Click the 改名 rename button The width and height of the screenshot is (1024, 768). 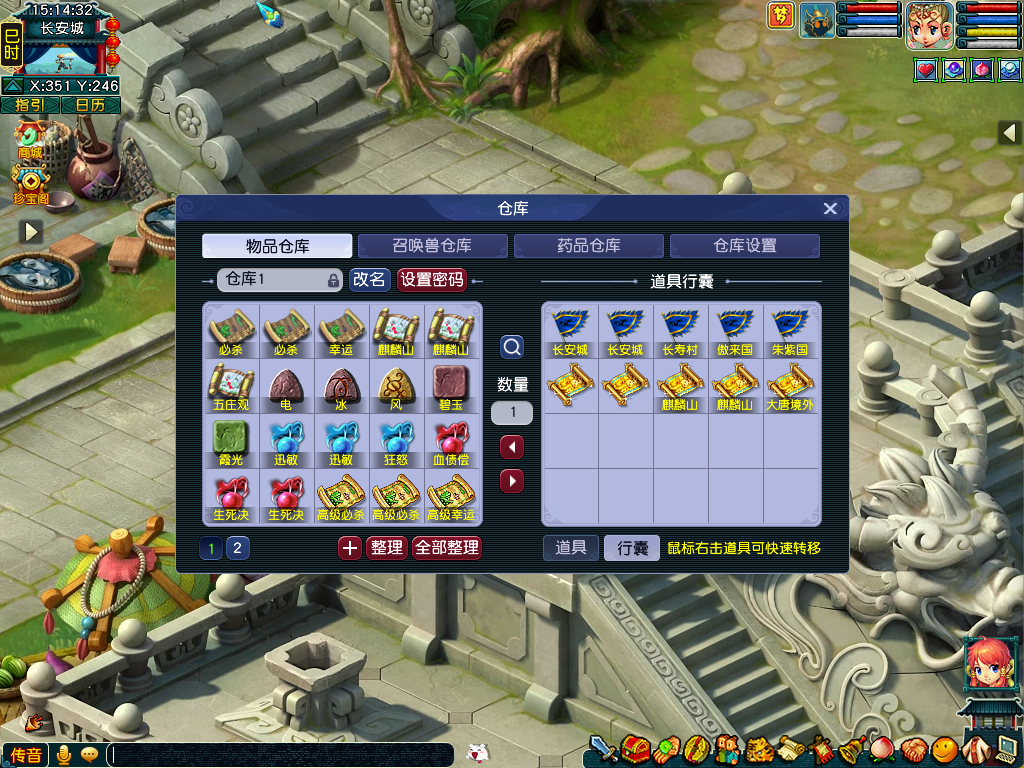(x=369, y=280)
